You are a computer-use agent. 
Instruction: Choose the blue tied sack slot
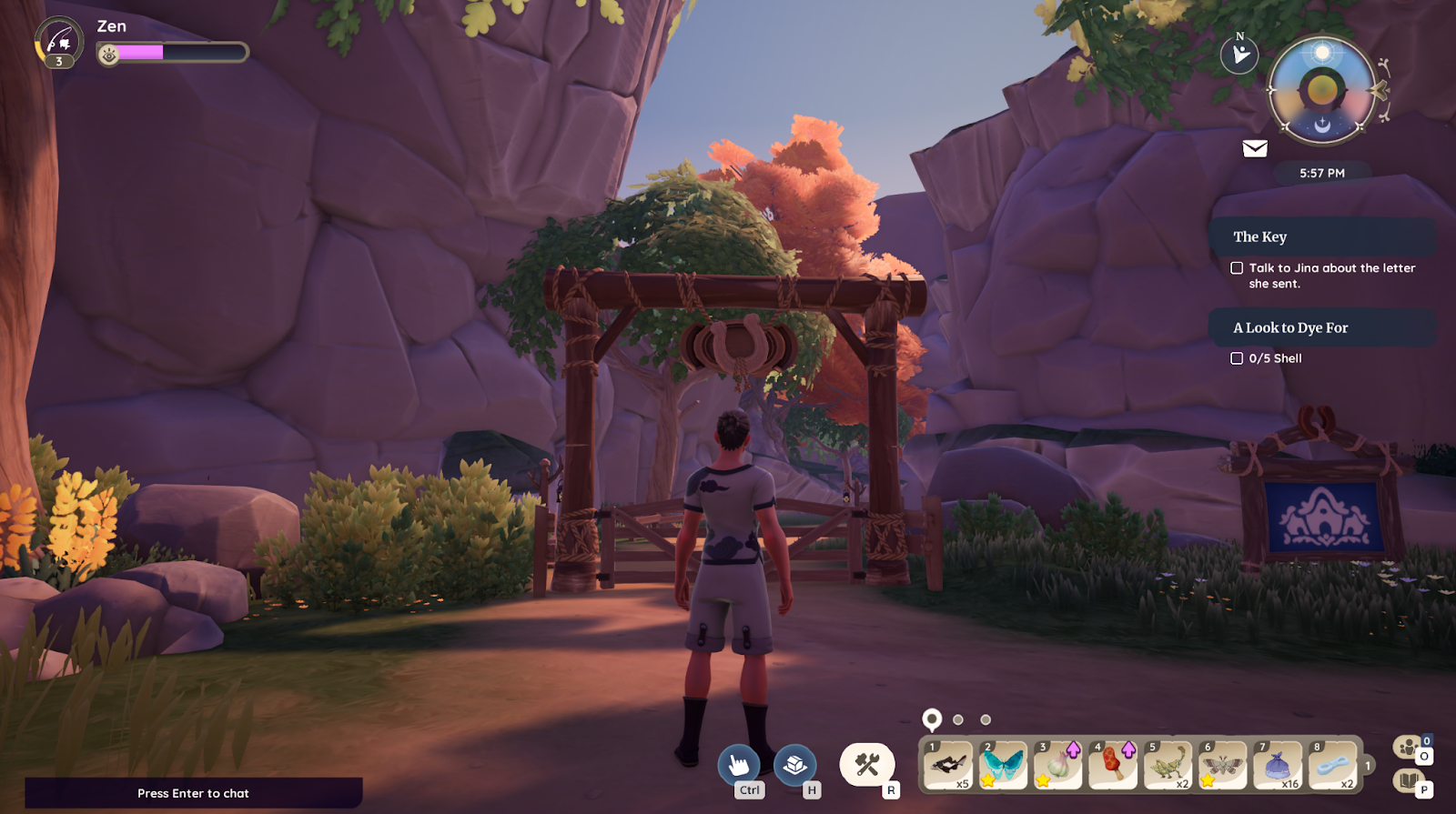tap(1278, 765)
